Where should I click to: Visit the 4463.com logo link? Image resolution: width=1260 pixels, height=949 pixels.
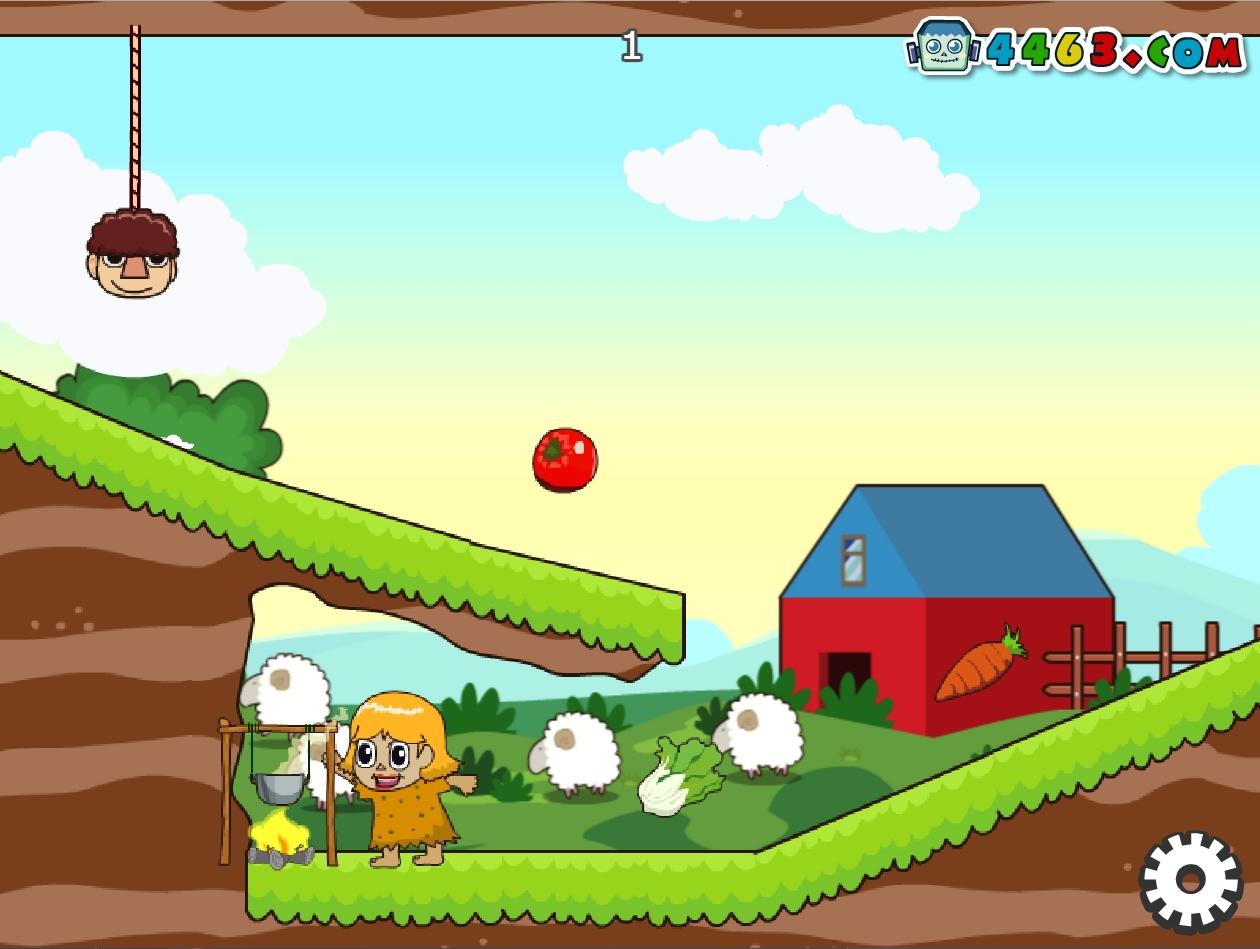(x=1075, y=48)
